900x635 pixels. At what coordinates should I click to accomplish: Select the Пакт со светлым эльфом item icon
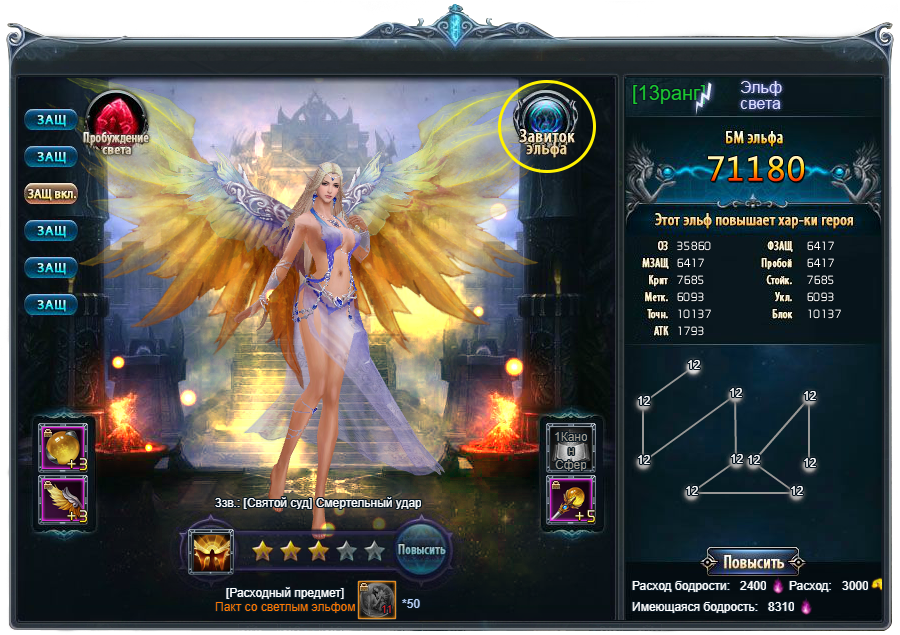coord(377,600)
